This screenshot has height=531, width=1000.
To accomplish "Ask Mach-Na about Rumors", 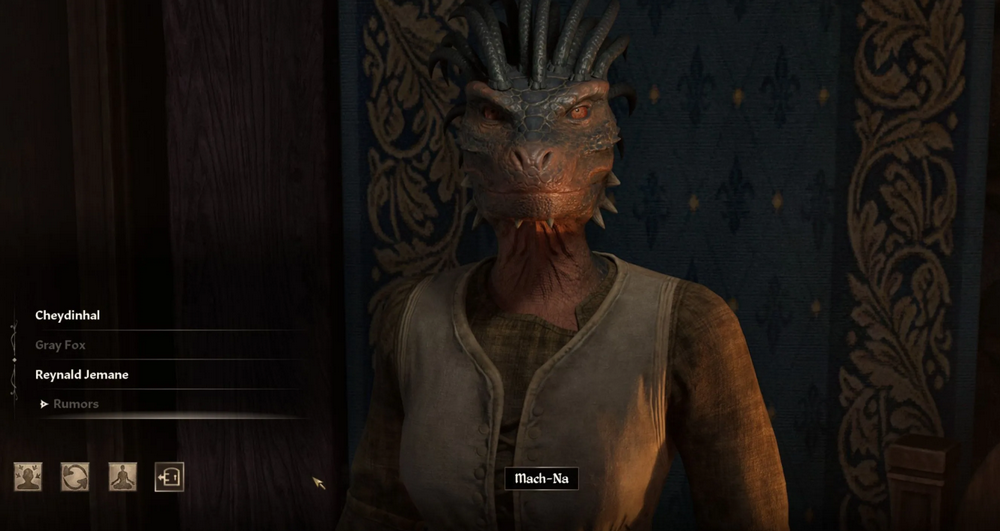I will [76, 404].
